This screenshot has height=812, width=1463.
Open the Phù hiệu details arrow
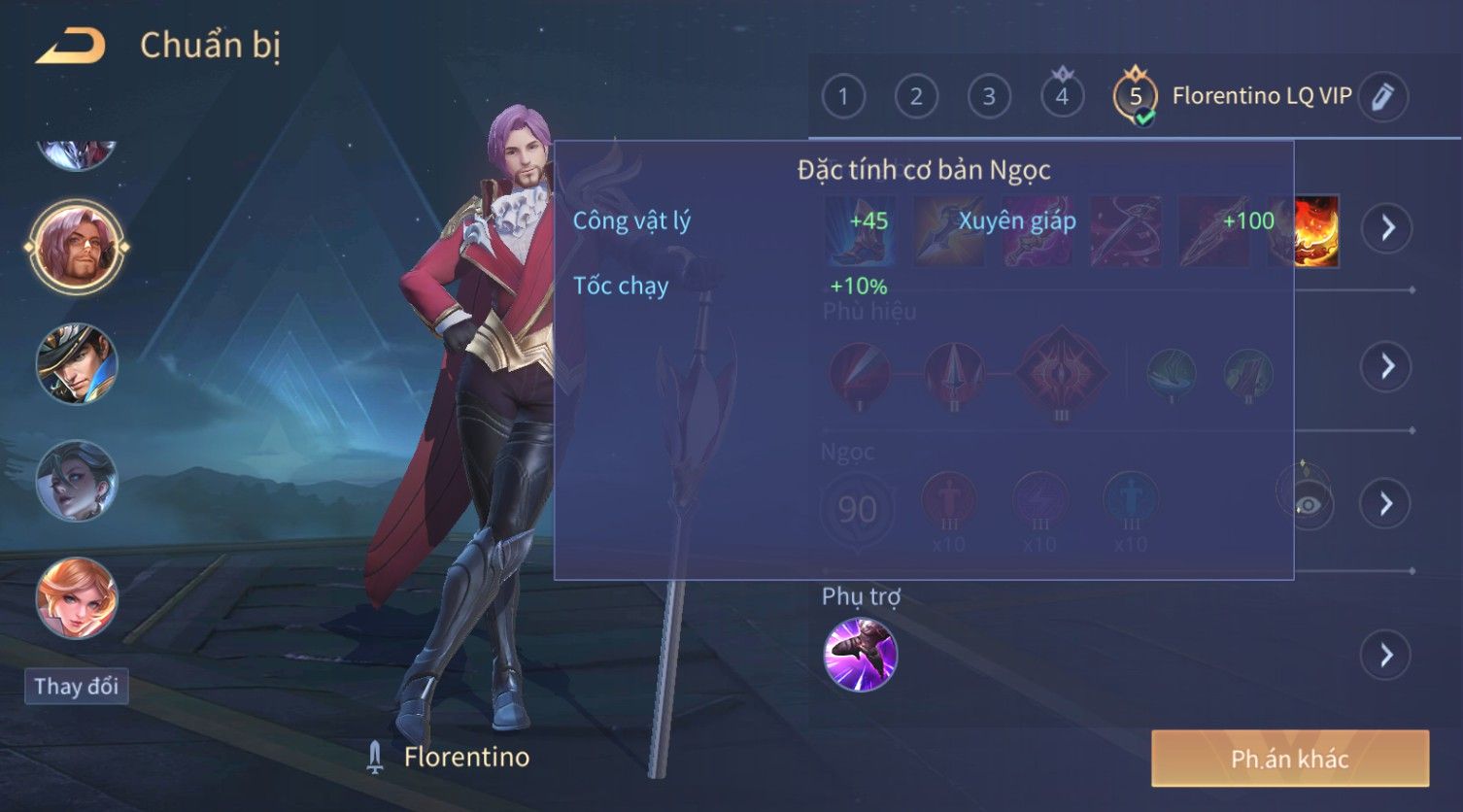coord(1386,366)
